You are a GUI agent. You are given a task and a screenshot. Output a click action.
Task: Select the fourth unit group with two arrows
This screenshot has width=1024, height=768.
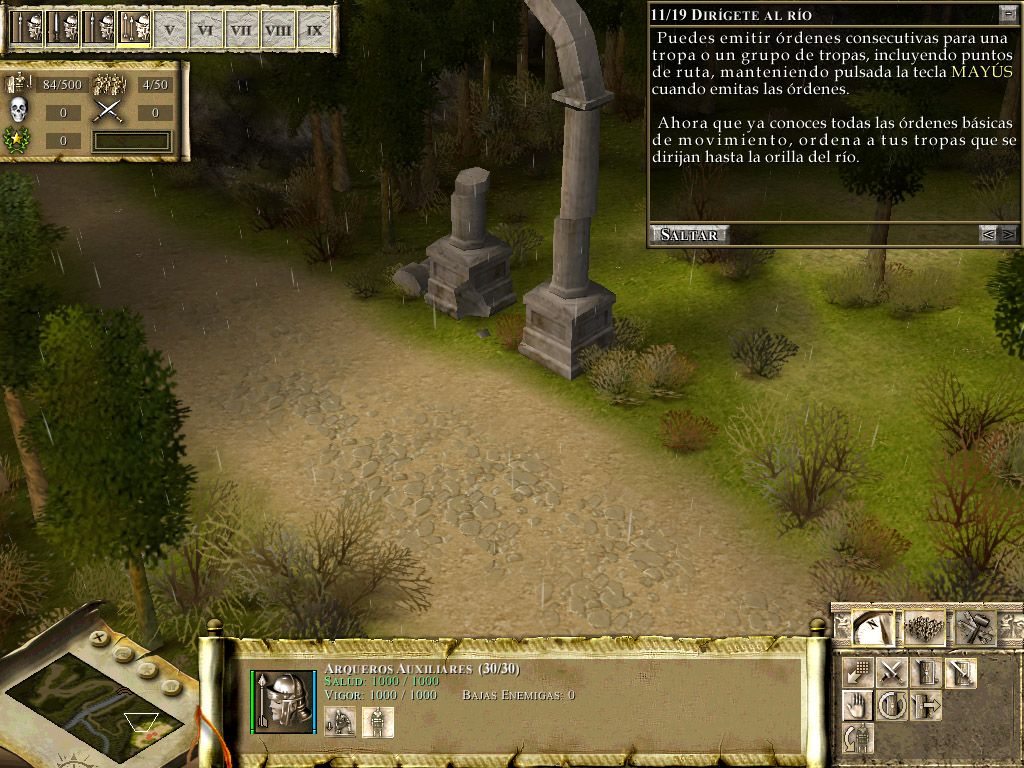pos(132,28)
